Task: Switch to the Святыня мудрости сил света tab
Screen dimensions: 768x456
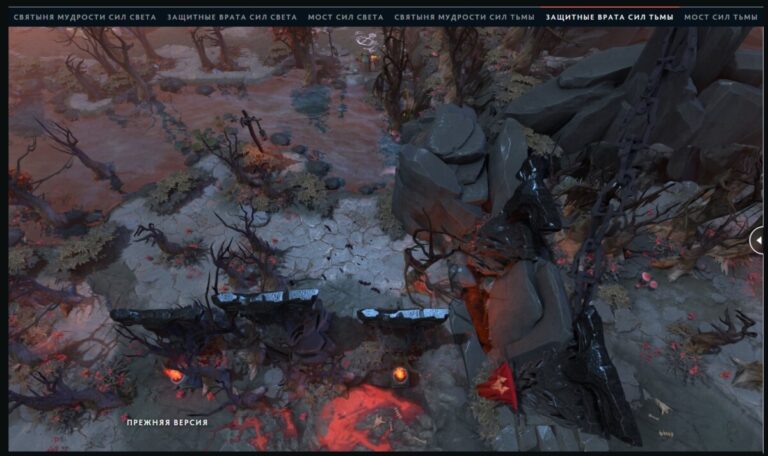Action: point(85,17)
